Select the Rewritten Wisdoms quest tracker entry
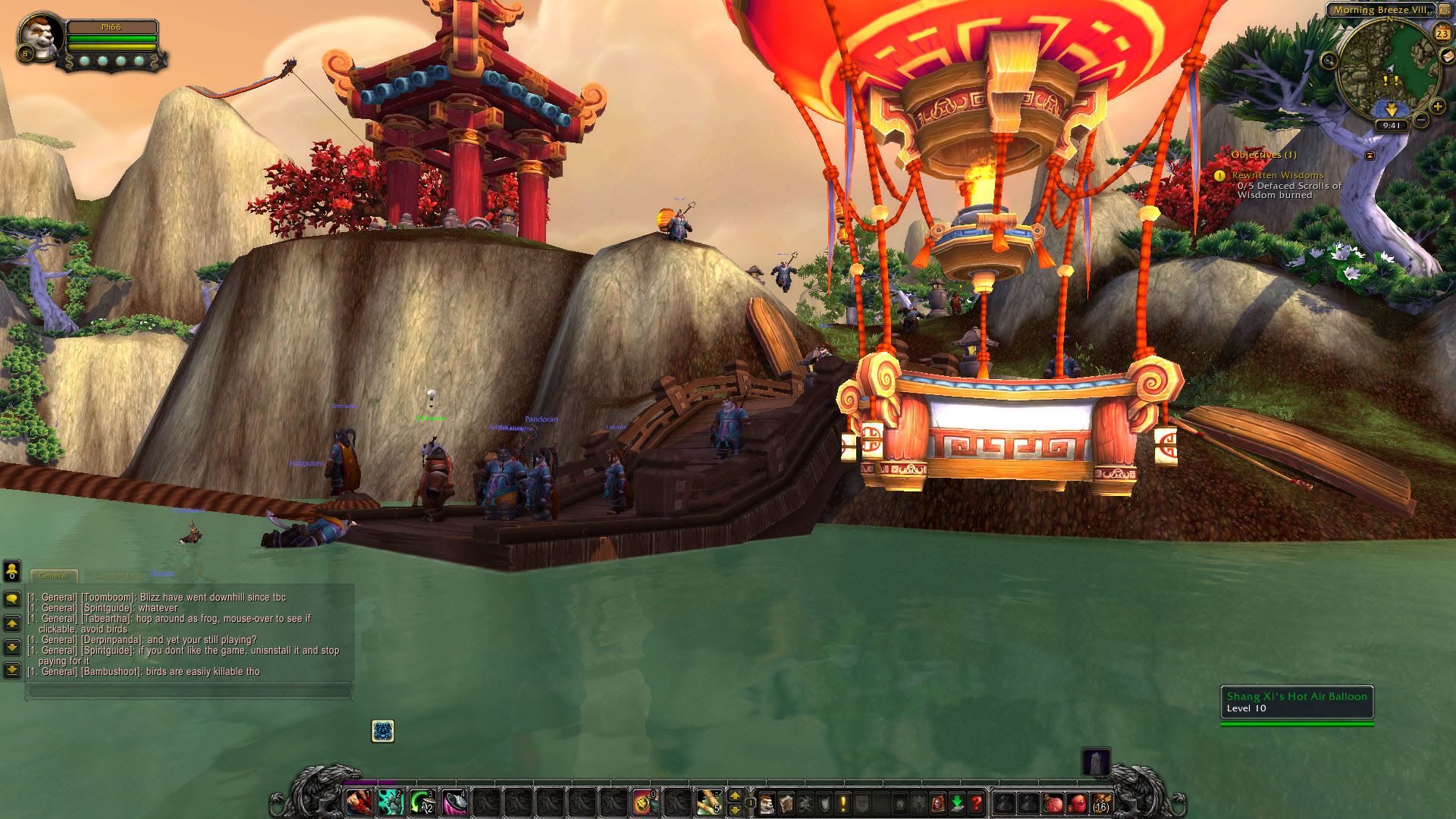1456x819 pixels. (x=1278, y=175)
